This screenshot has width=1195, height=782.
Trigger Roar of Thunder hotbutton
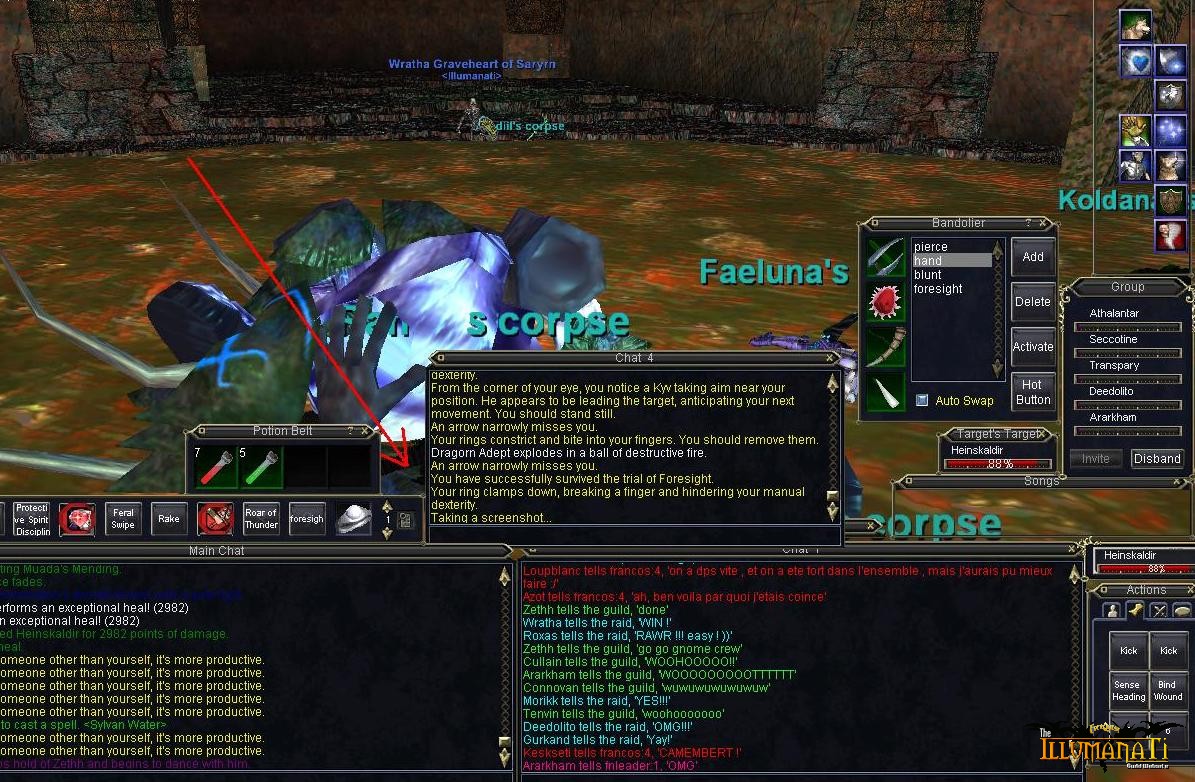pyautogui.click(x=261, y=519)
